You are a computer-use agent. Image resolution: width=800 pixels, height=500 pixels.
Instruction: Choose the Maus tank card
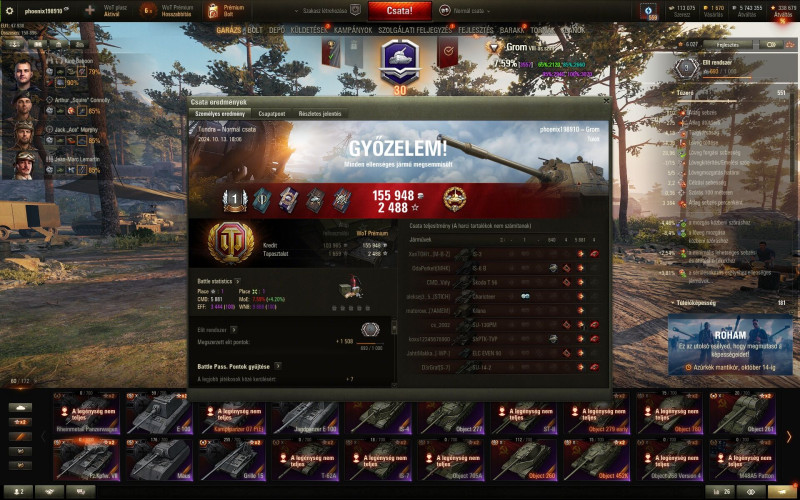click(160, 459)
